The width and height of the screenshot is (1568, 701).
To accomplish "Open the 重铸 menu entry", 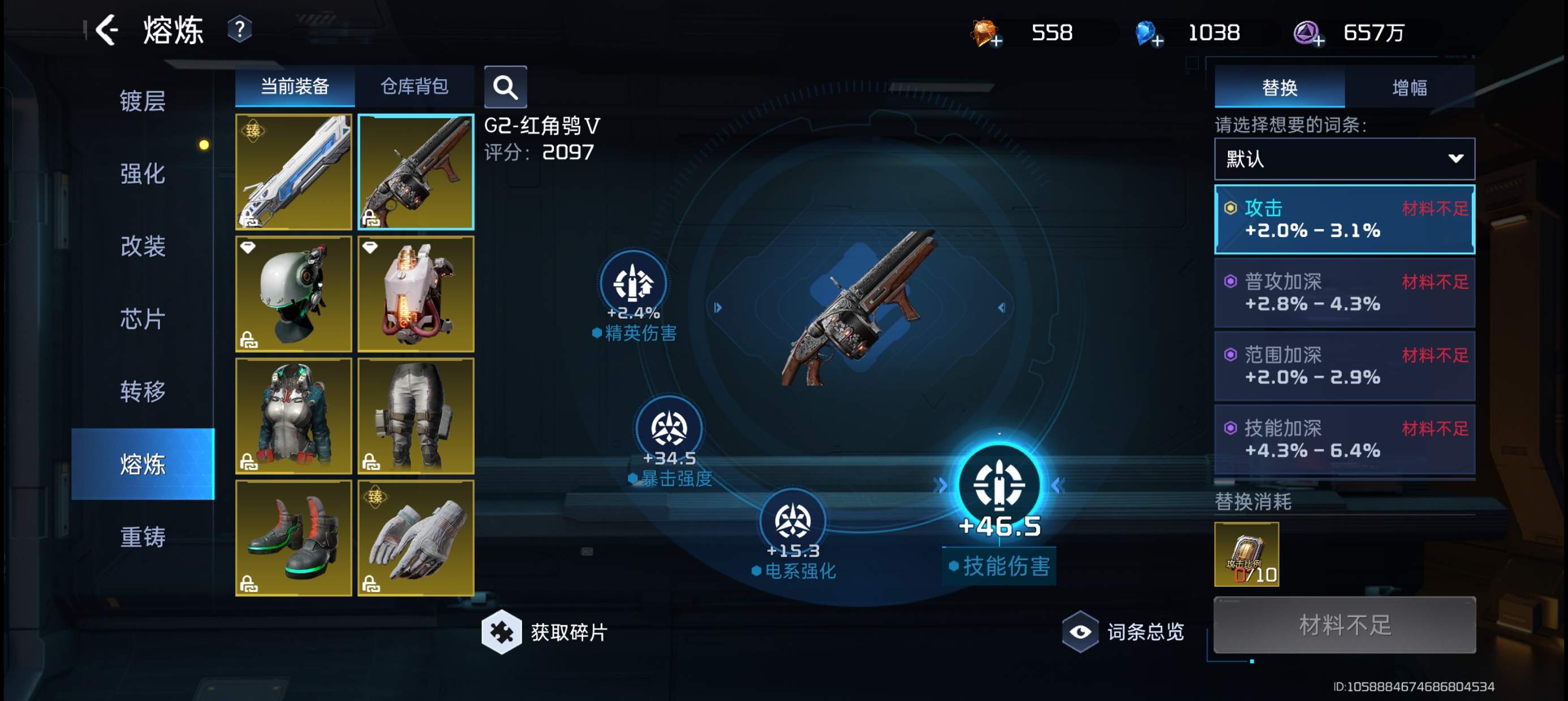I will click(x=143, y=536).
